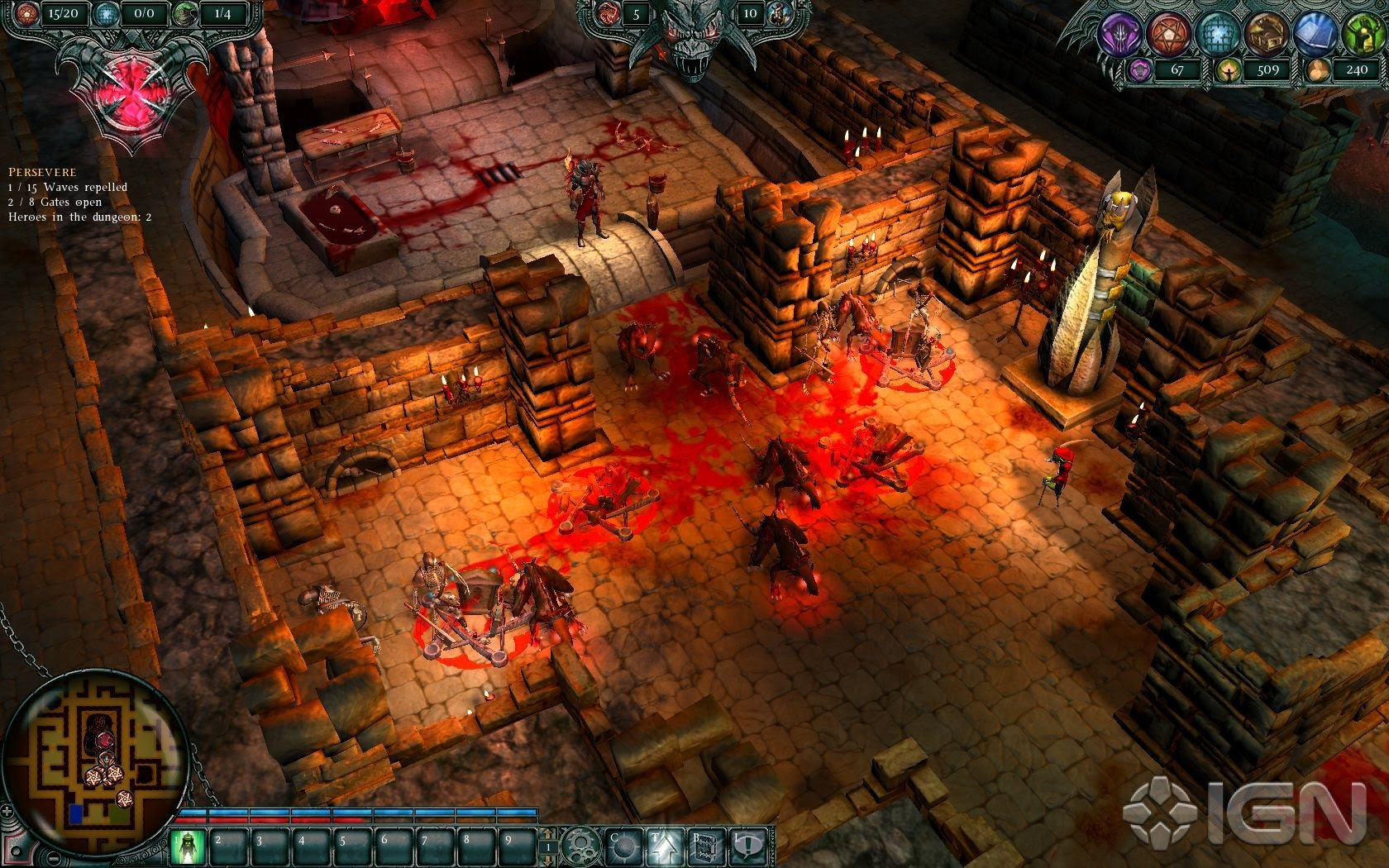Open the purple demon ability orb
Screen dimensions: 1389x868
[1120, 33]
